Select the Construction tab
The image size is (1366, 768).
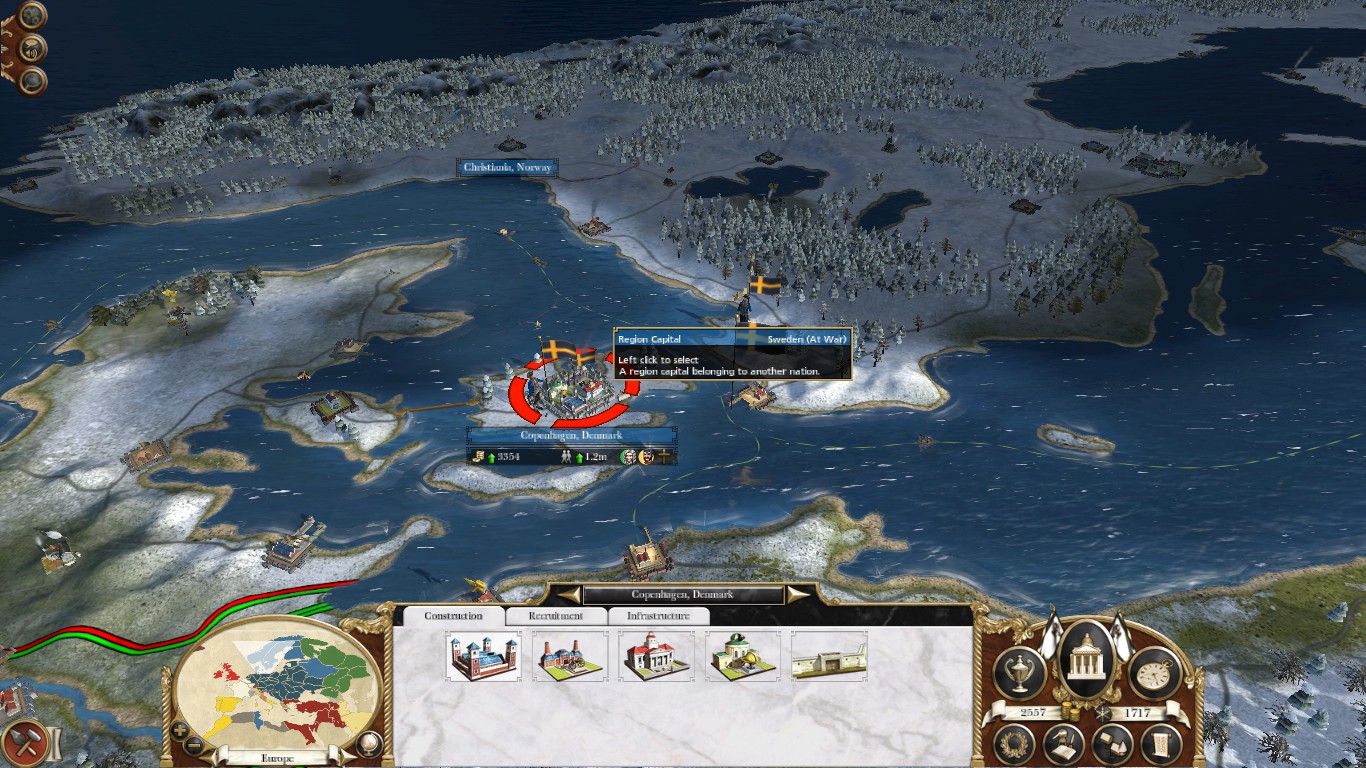point(453,616)
